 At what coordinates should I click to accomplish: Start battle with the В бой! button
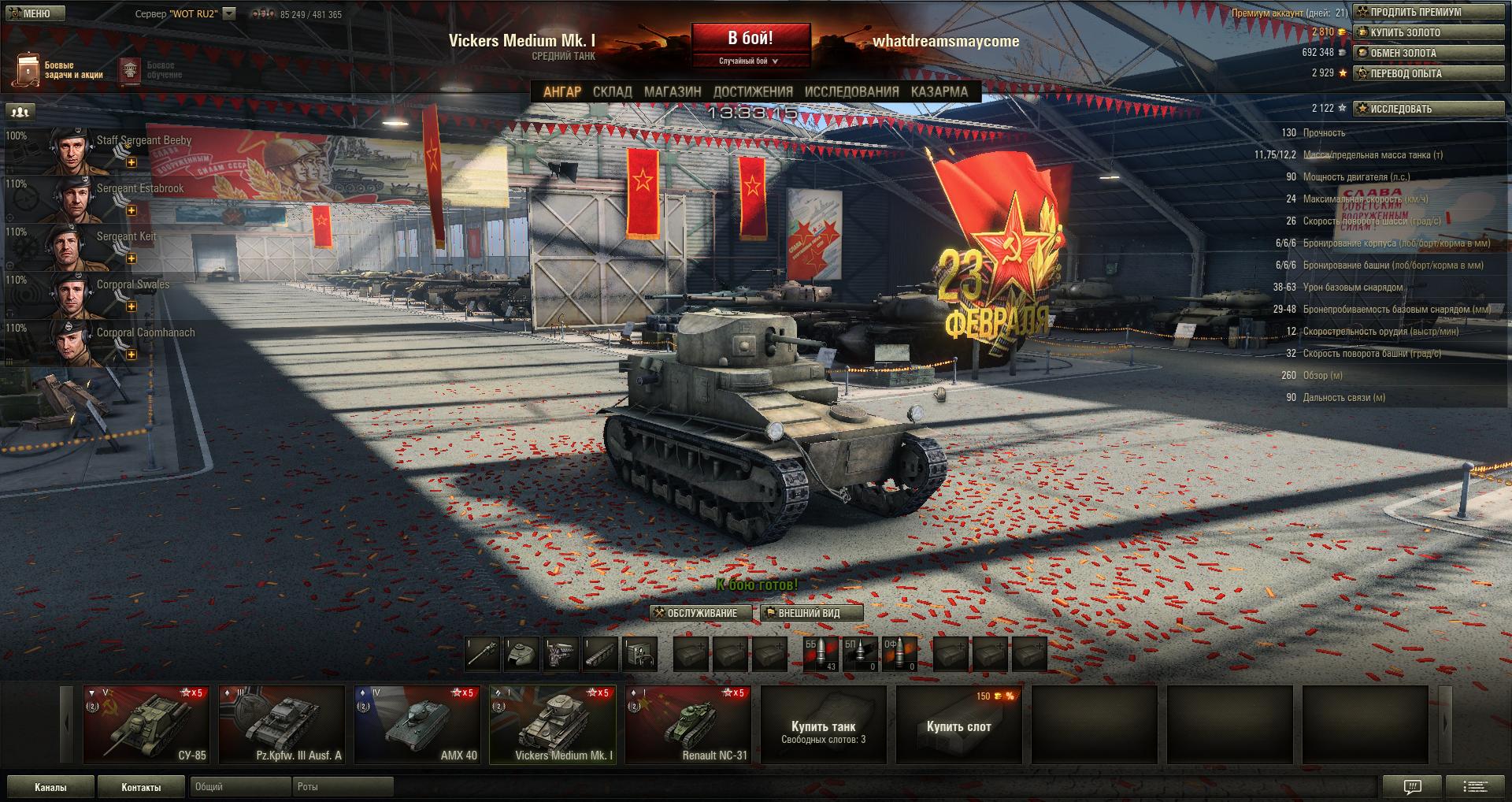coord(750,39)
